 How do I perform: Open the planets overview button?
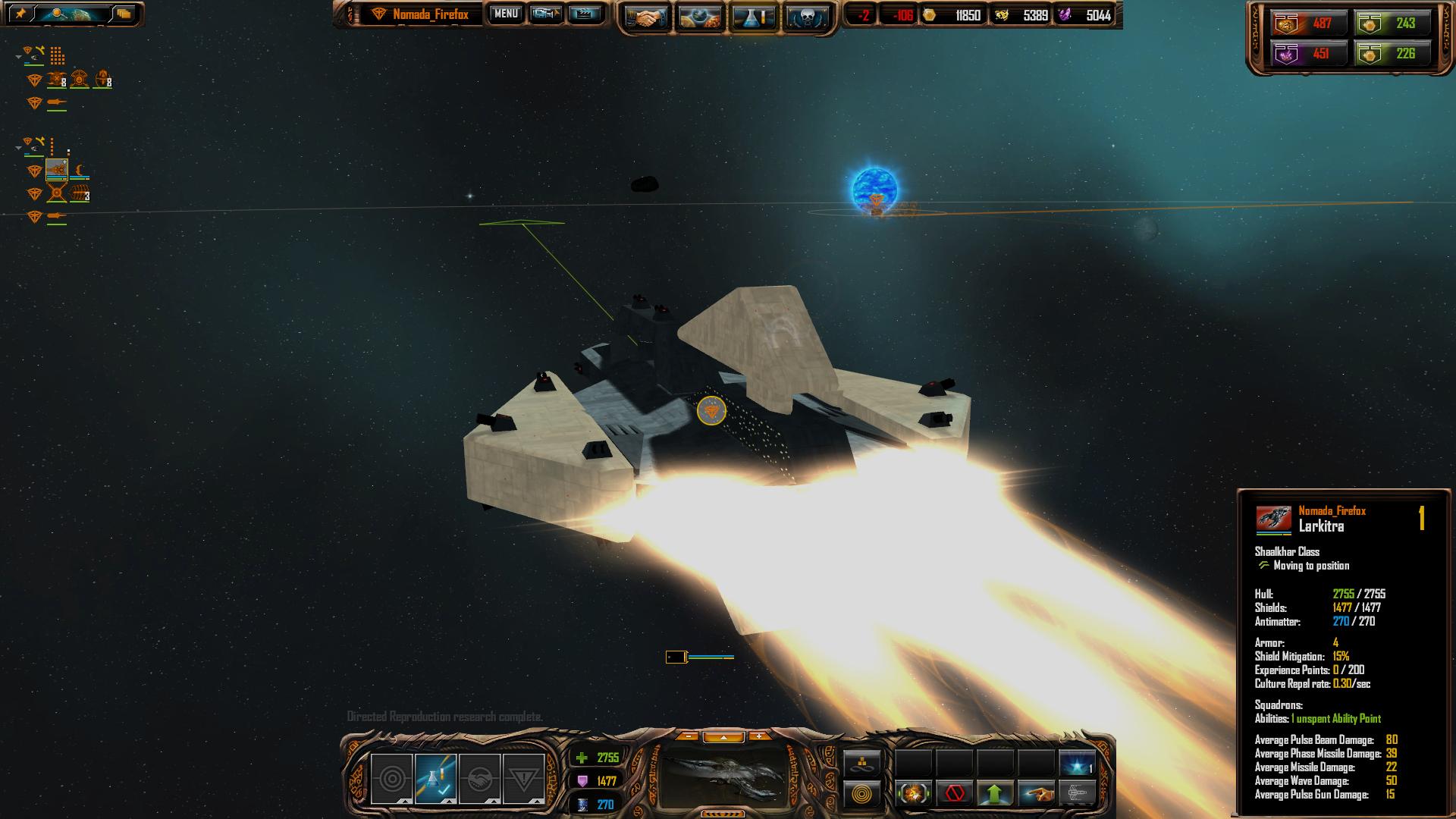[700, 18]
